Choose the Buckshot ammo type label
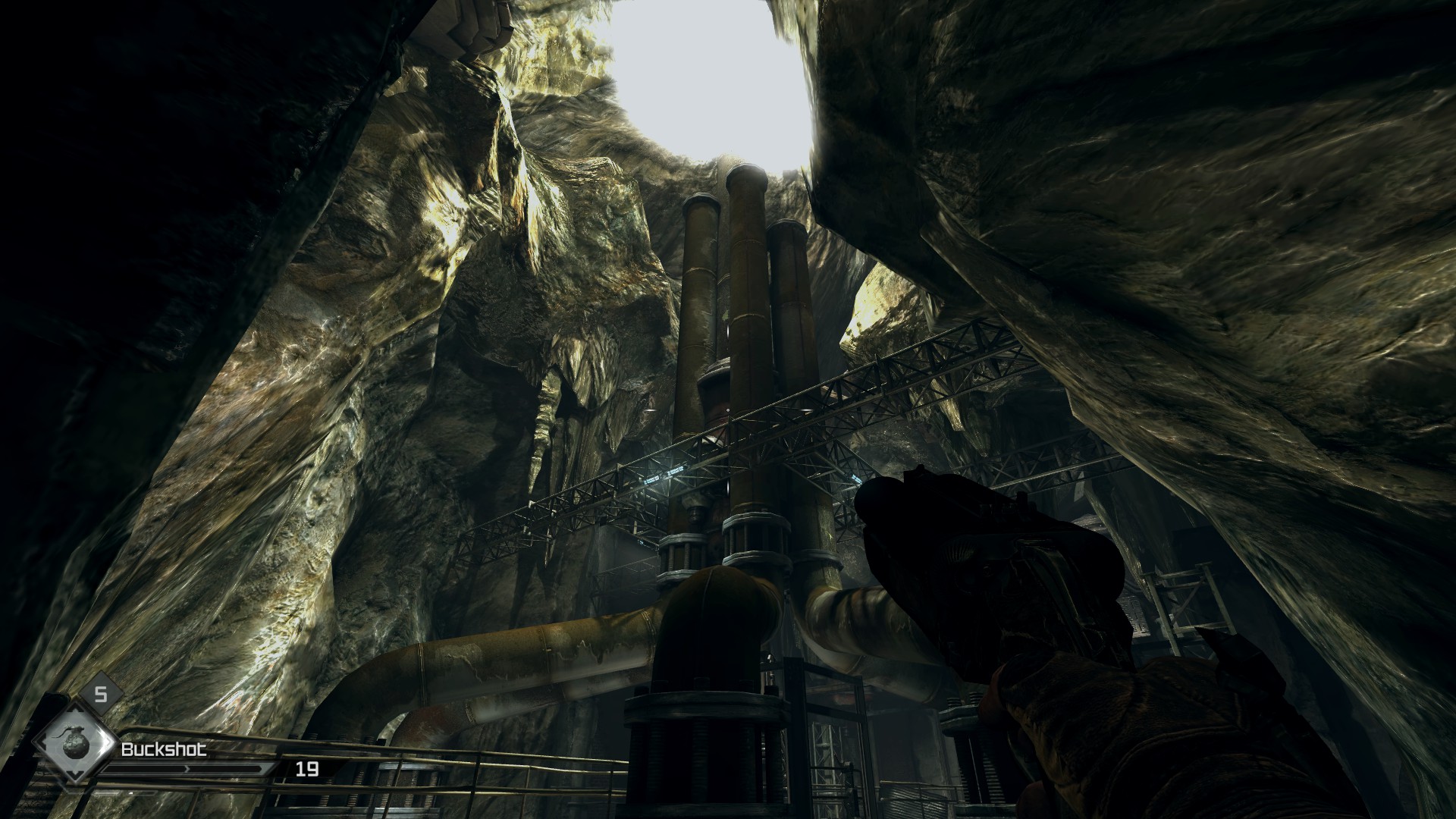This screenshot has width=1456, height=819. (x=164, y=750)
